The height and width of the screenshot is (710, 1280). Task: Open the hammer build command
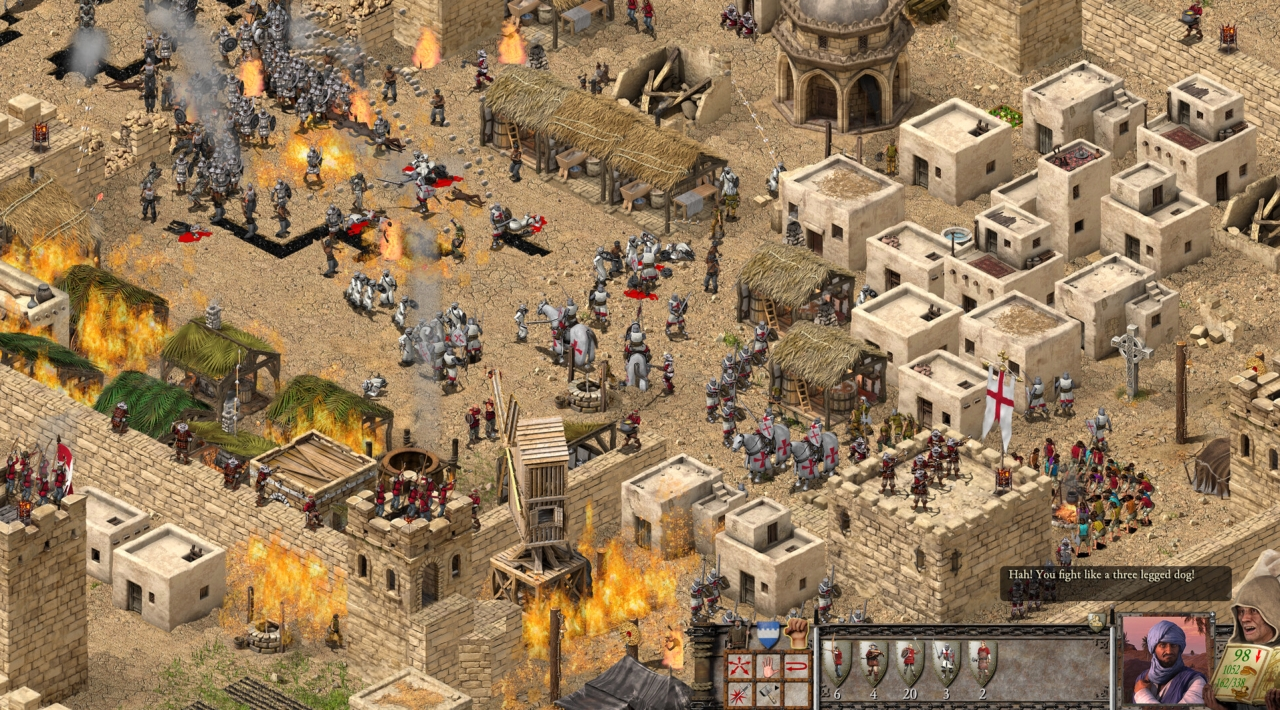768,693
